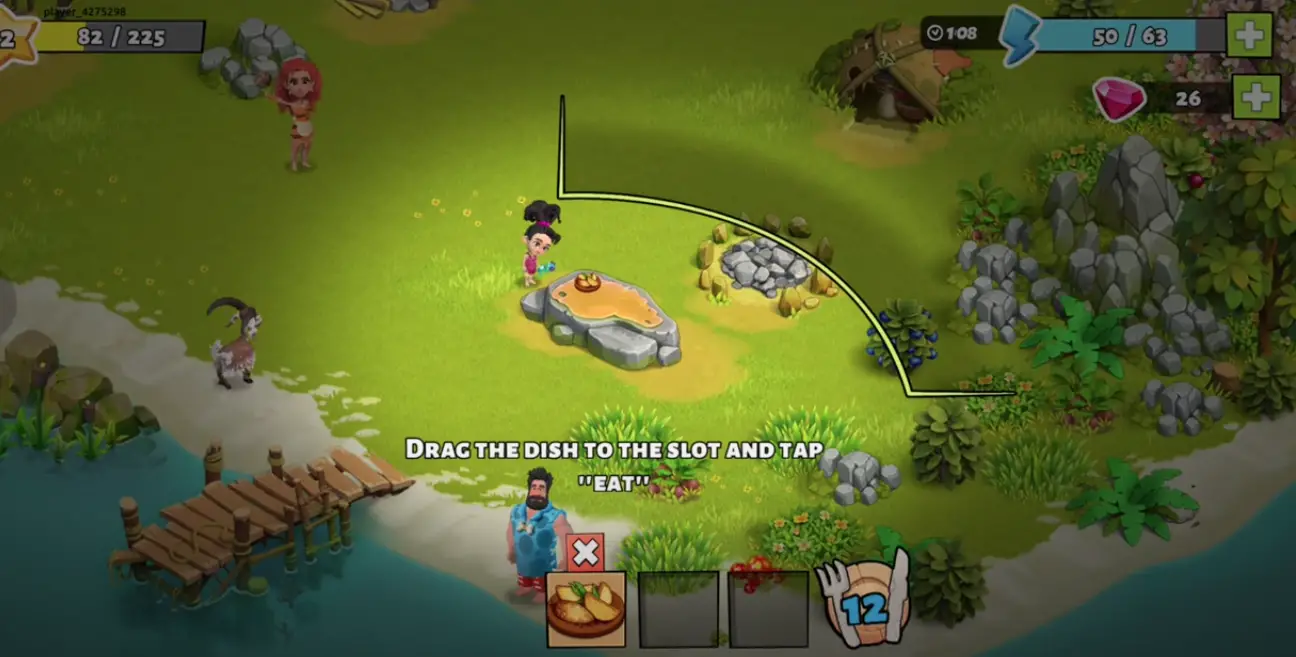Viewport: 1296px width, 657px height.
Task: Add energy with the plus button
Action: click(1249, 36)
